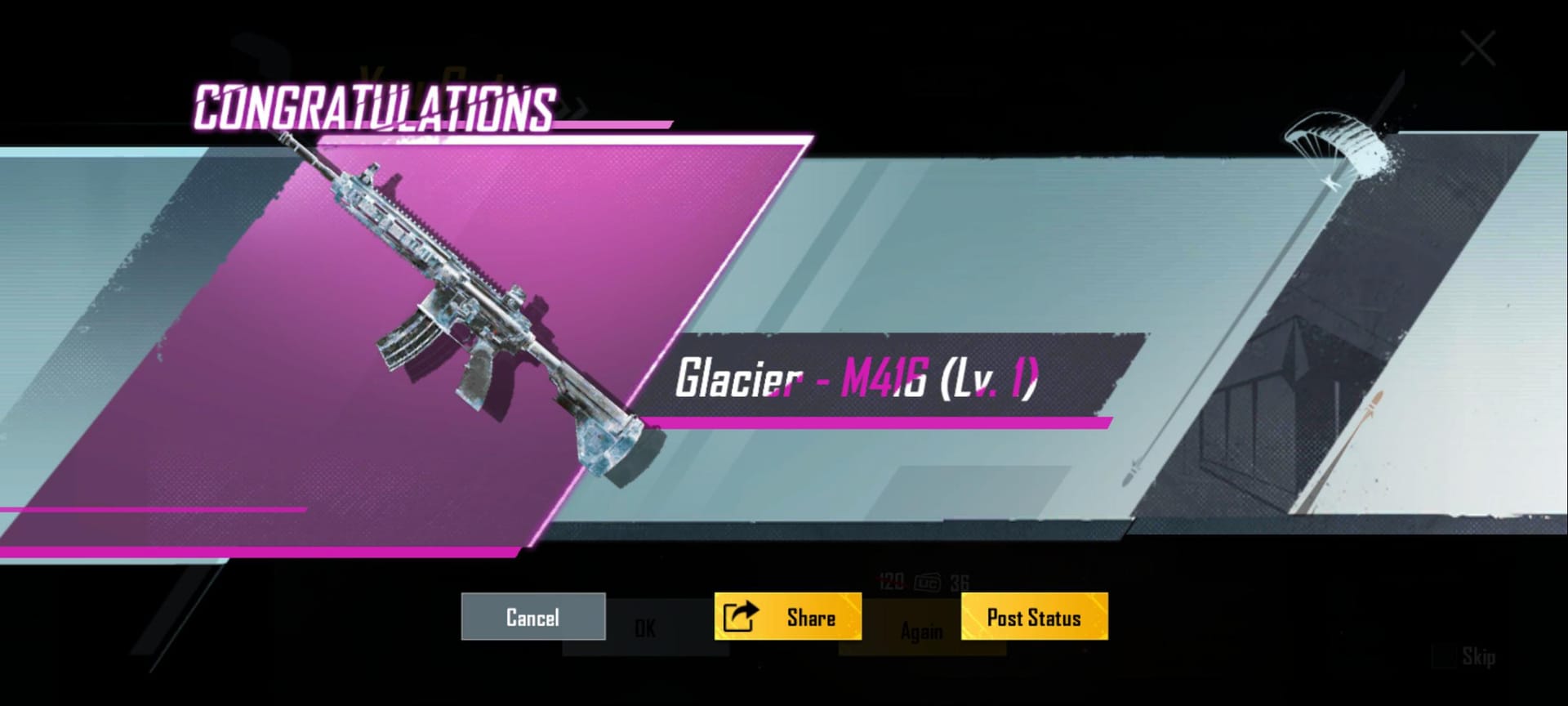The width and height of the screenshot is (1568, 706).
Task: Tap the X close icon top right
Action: tap(1479, 47)
